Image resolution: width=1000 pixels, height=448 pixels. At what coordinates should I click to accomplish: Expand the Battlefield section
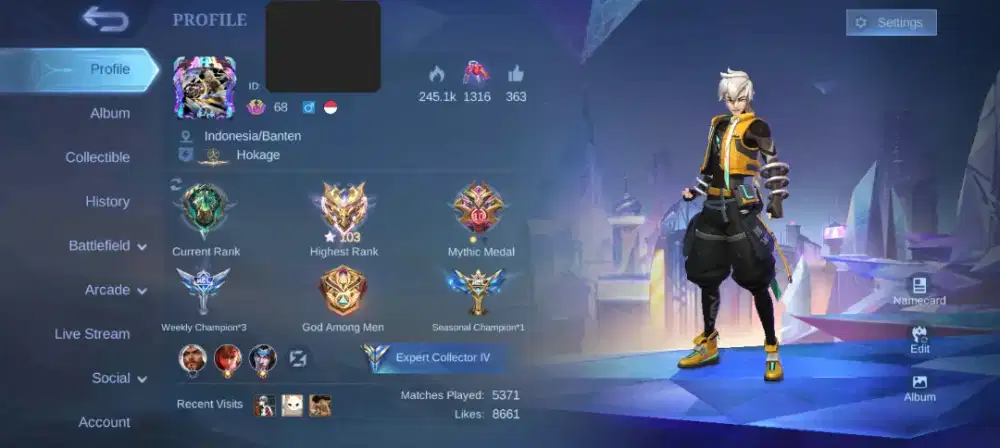107,246
